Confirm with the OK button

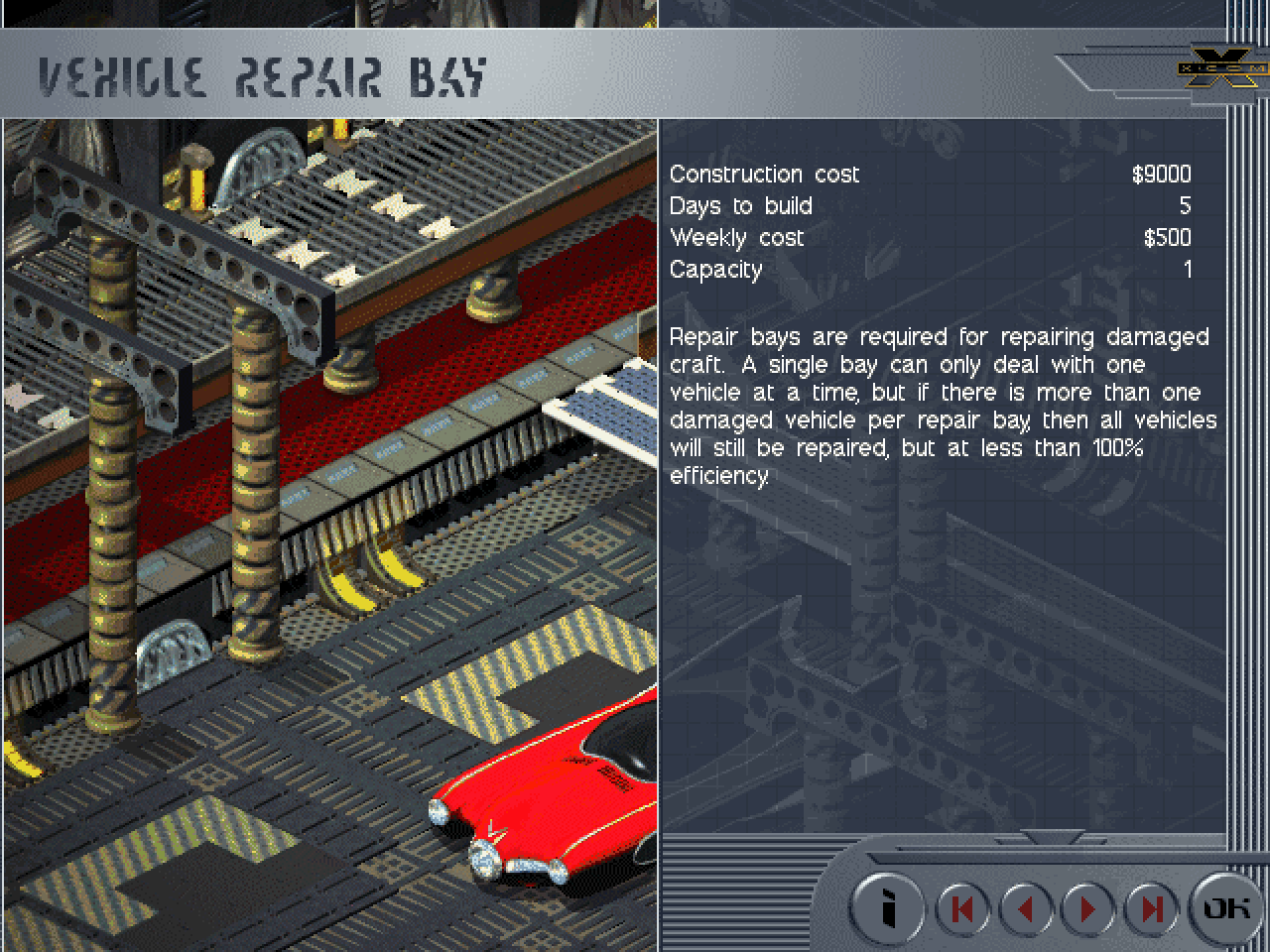point(1226,907)
